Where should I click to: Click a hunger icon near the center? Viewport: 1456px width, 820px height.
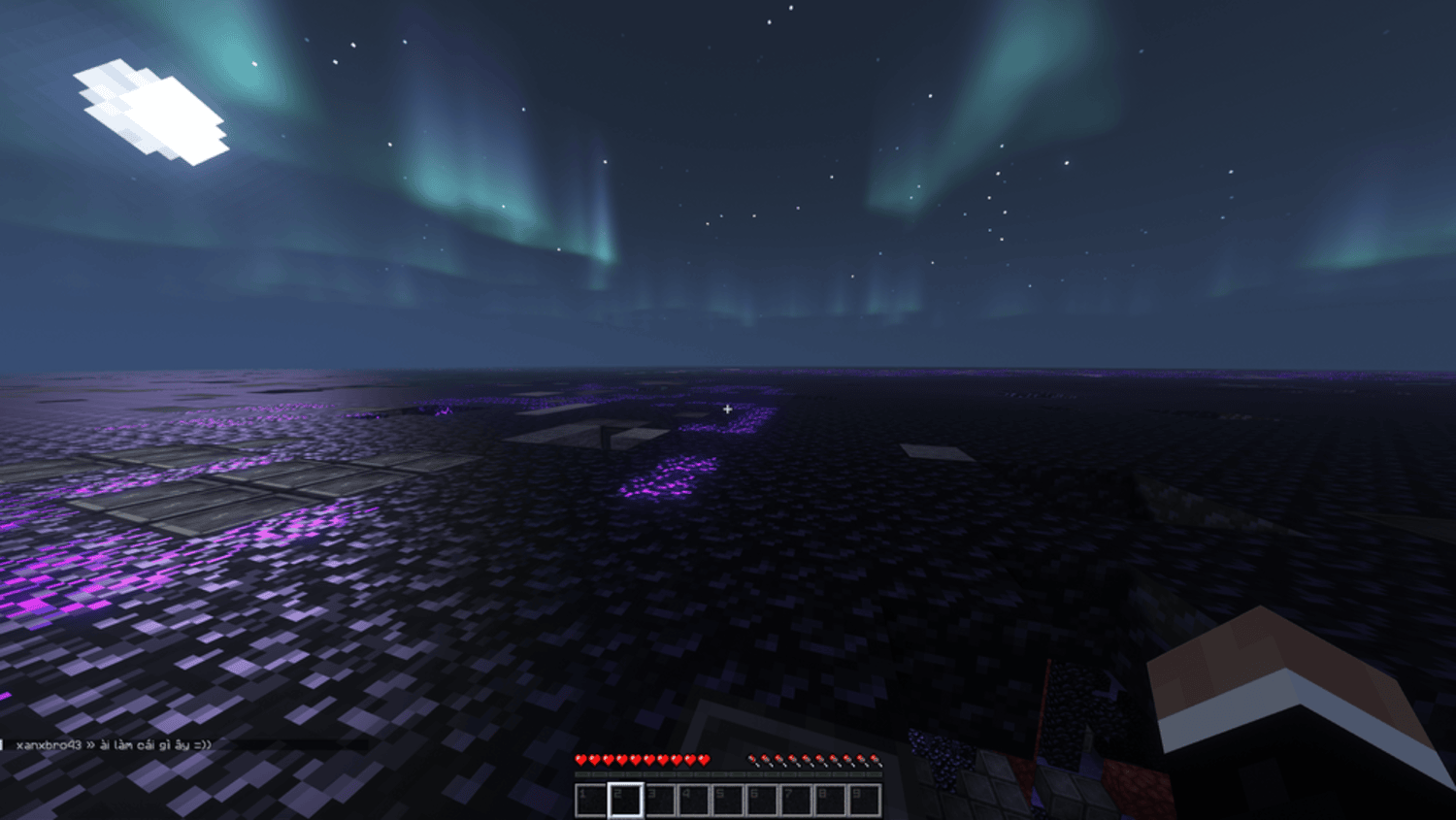(x=808, y=759)
